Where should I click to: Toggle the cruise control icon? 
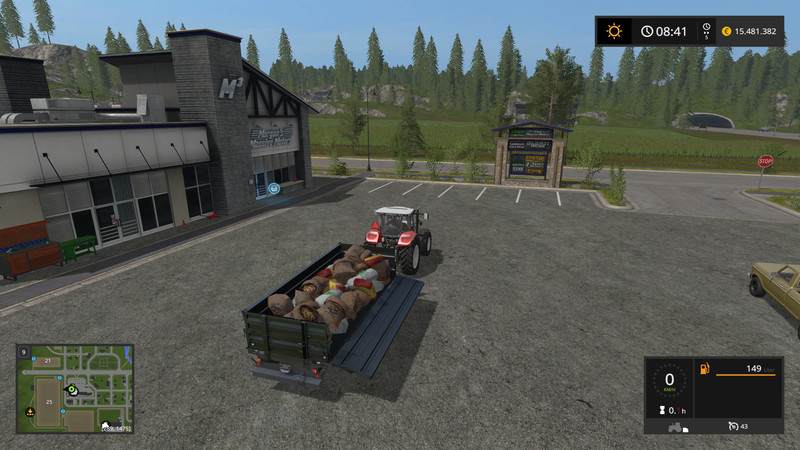pos(734,426)
